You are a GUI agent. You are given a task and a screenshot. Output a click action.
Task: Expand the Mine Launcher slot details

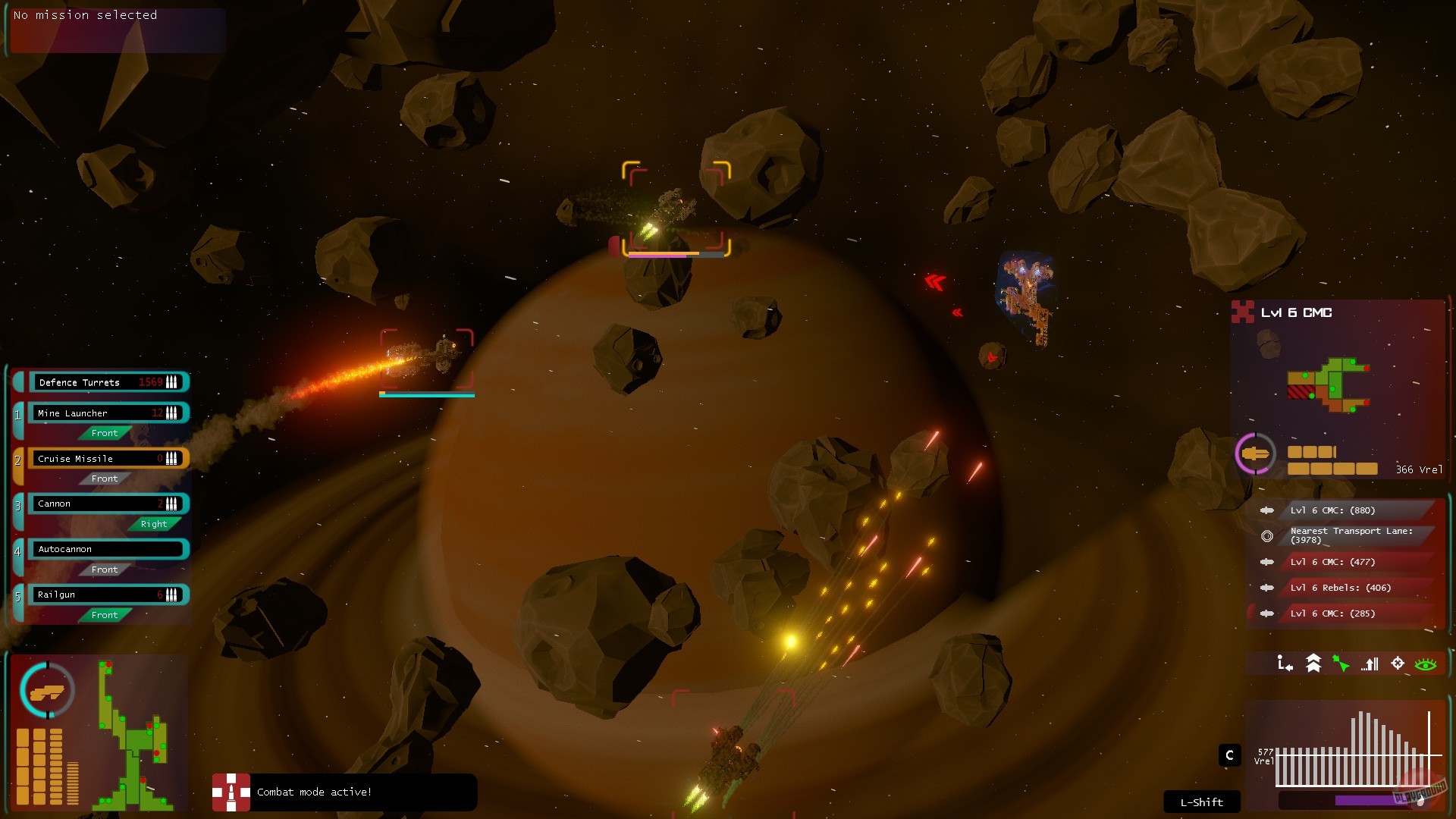tap(107, 413)
